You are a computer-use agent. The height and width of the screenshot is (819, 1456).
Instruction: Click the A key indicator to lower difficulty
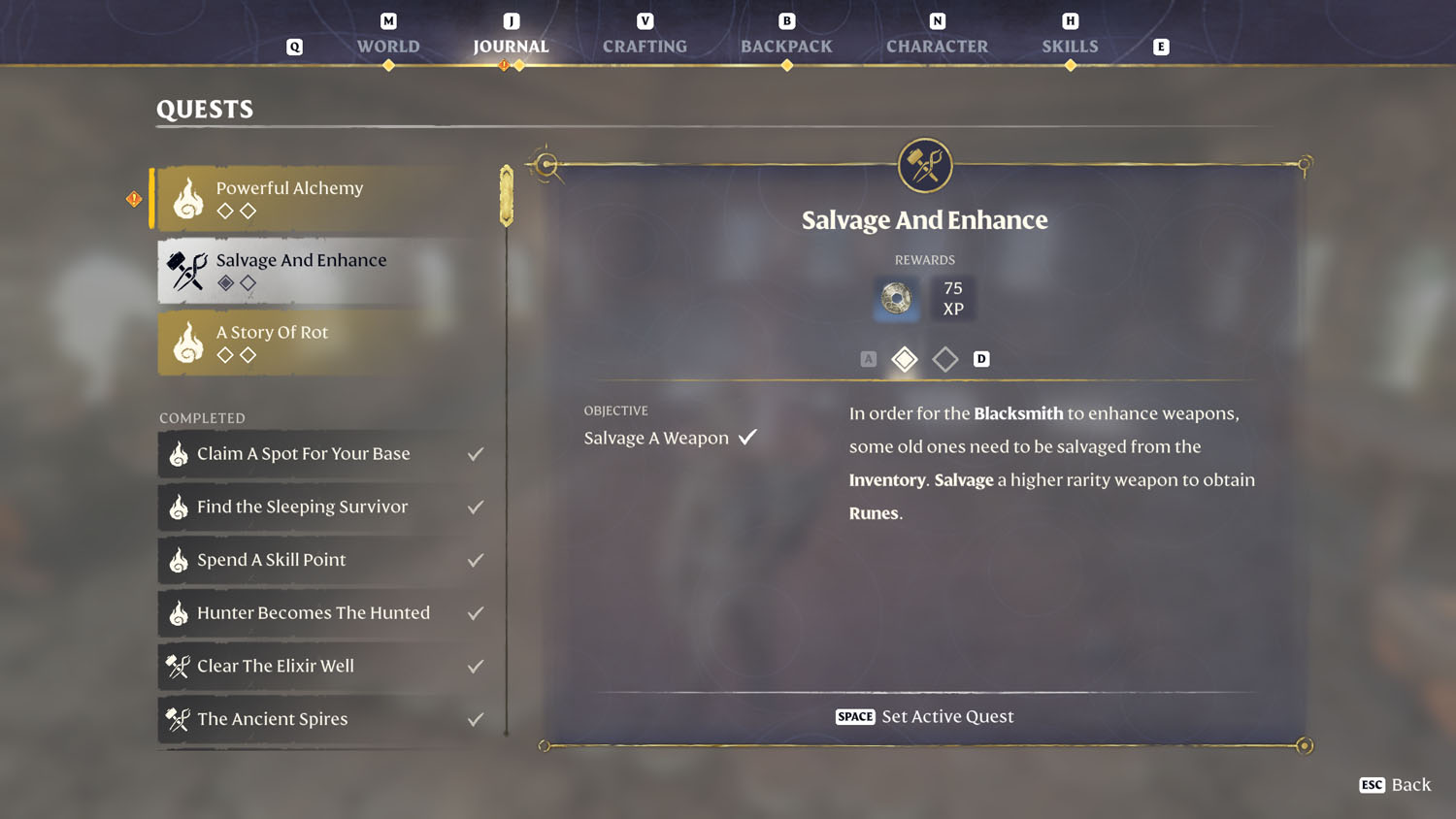click(868, 359)
